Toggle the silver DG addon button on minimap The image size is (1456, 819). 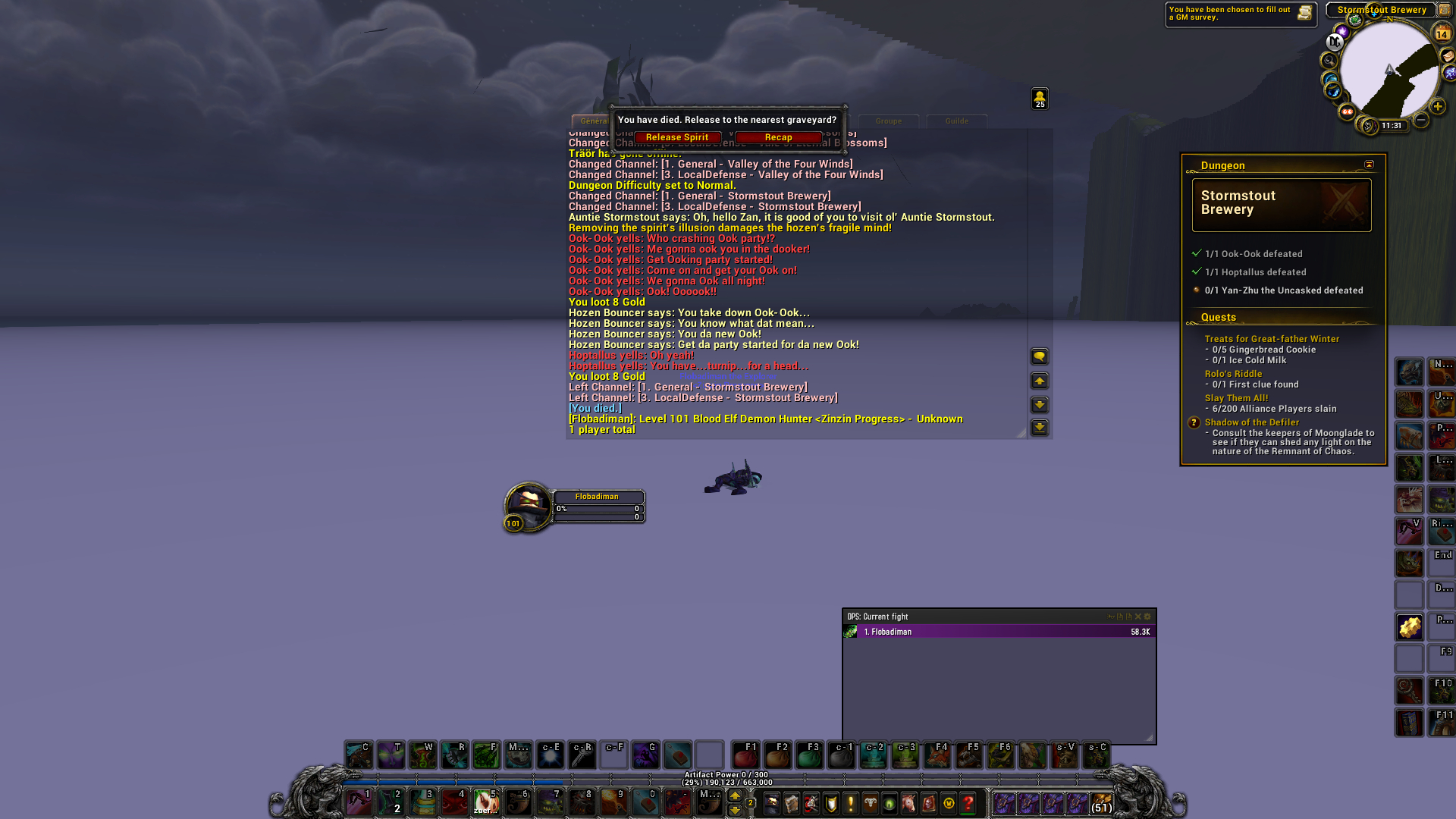(x=1335, y=41)
